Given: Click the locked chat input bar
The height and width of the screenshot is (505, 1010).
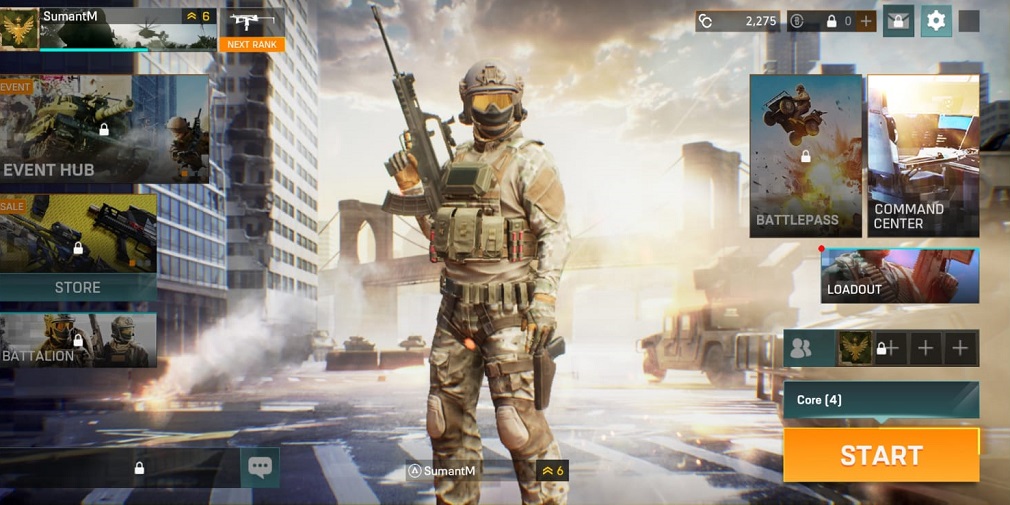Looking at the screenshot, I should coord(138,467).
